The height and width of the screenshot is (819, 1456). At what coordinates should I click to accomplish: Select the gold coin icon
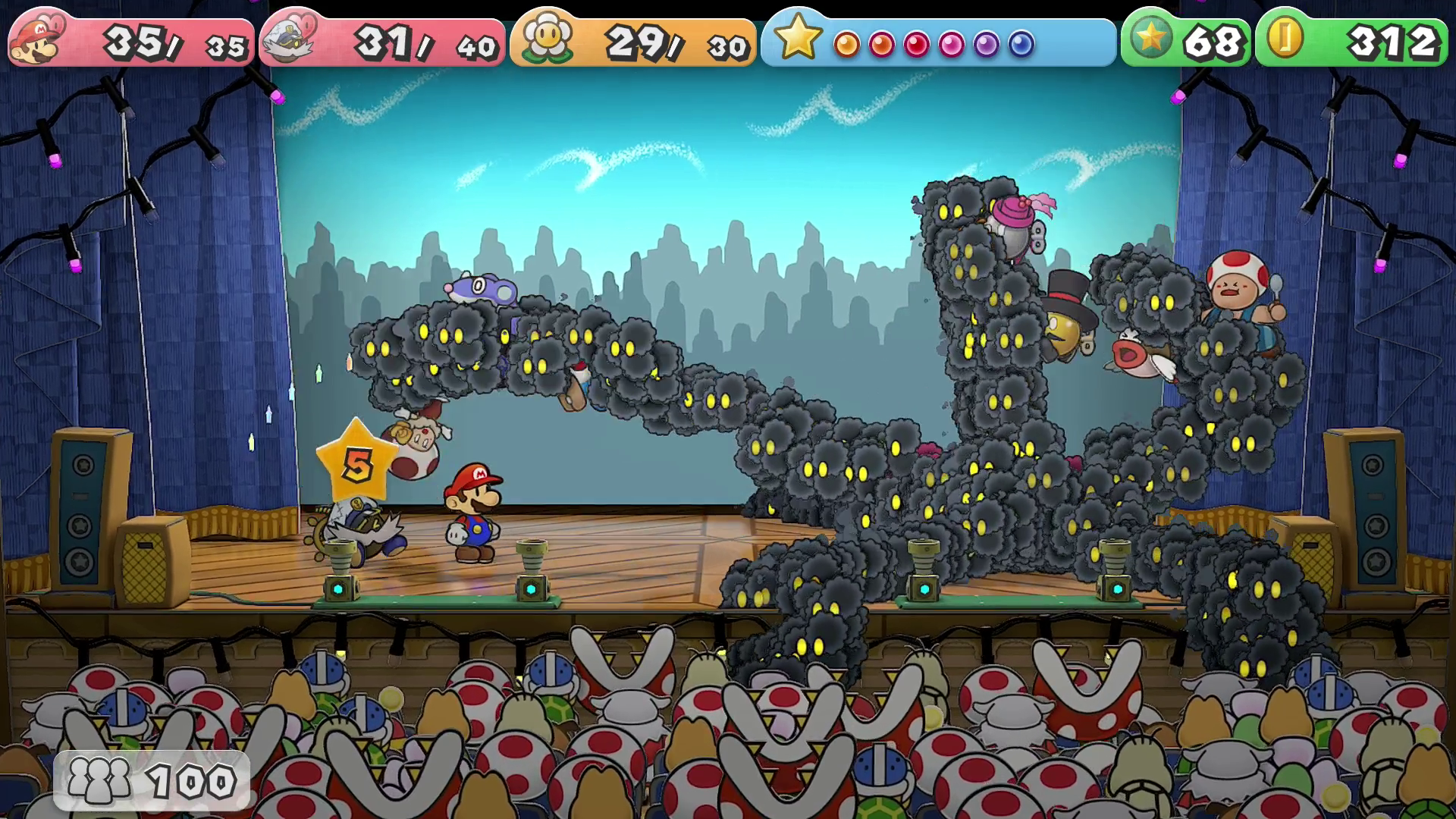point(1285,38)
